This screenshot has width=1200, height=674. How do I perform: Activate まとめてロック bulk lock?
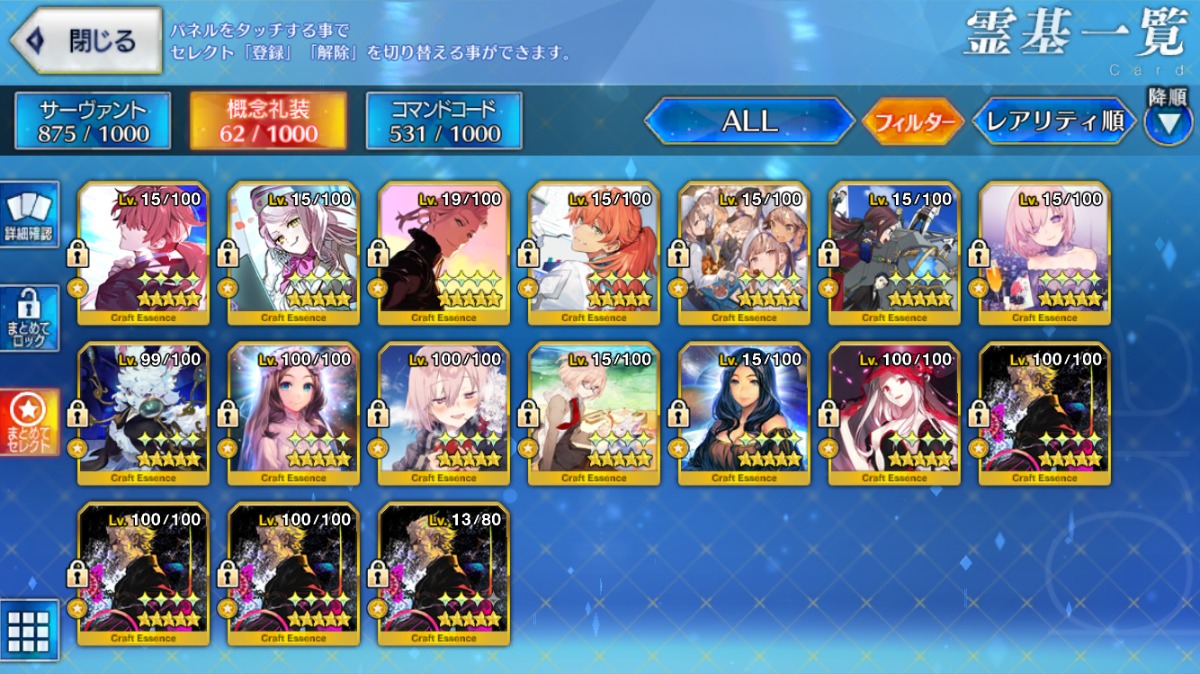click(29, 319)
